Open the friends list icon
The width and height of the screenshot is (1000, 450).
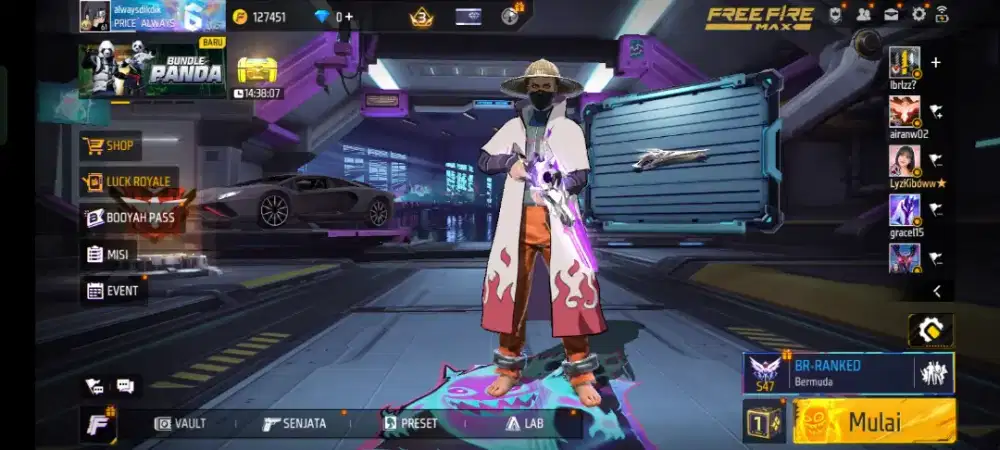click(x=863, y=15)
